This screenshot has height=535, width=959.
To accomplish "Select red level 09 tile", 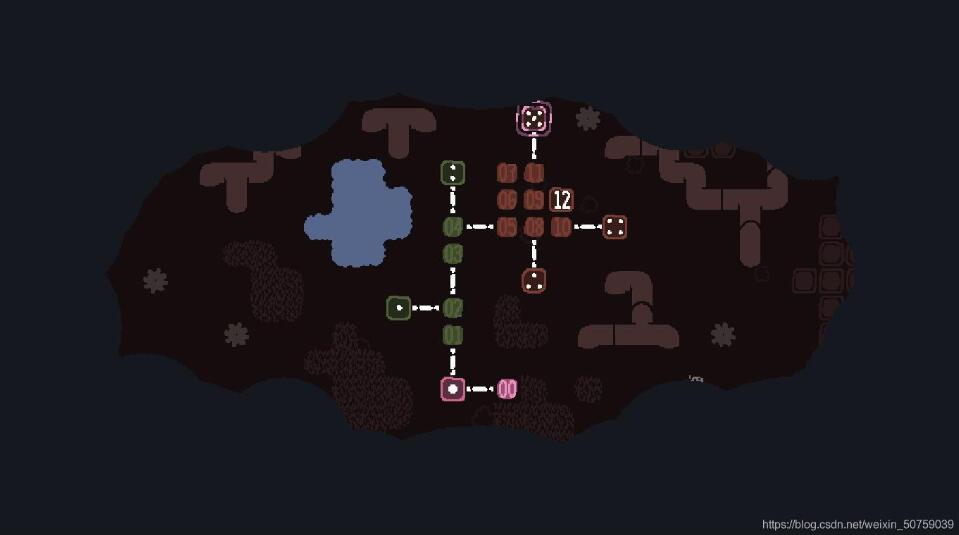I will coord(534,200).
